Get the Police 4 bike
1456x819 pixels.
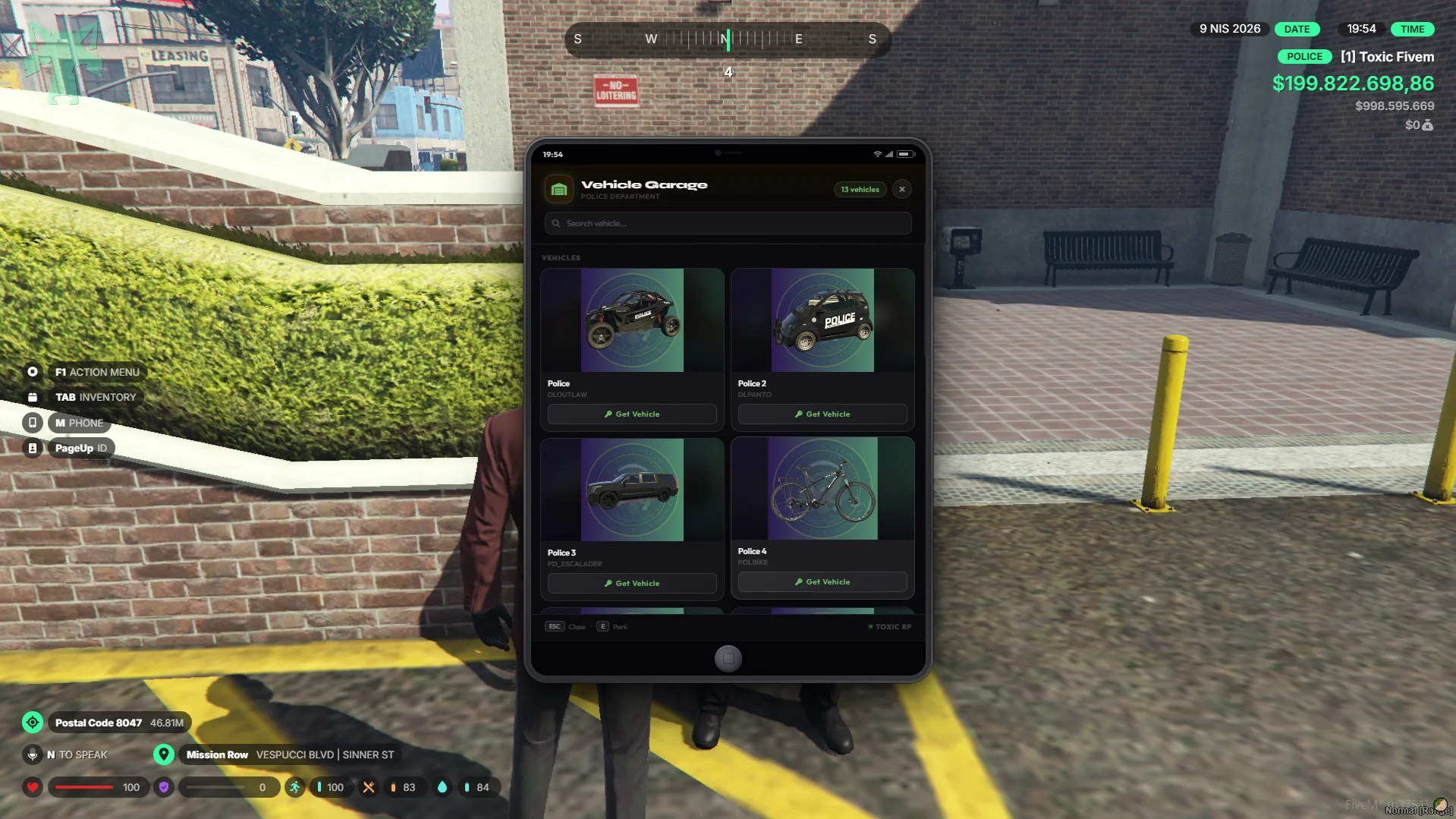pos(822,582)
